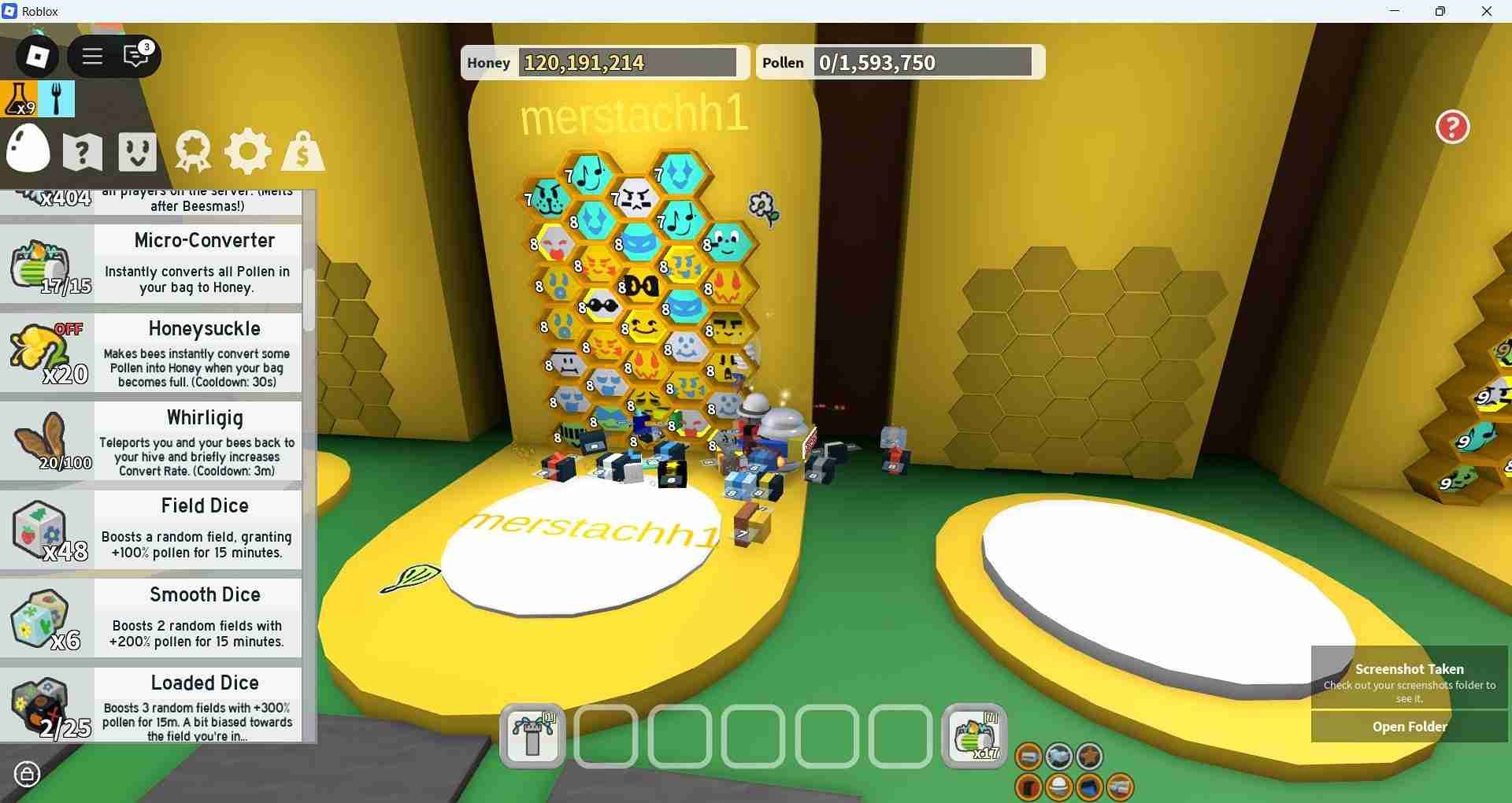
Task: Click the dollar weight sell icon
Action: coord(302,151)
